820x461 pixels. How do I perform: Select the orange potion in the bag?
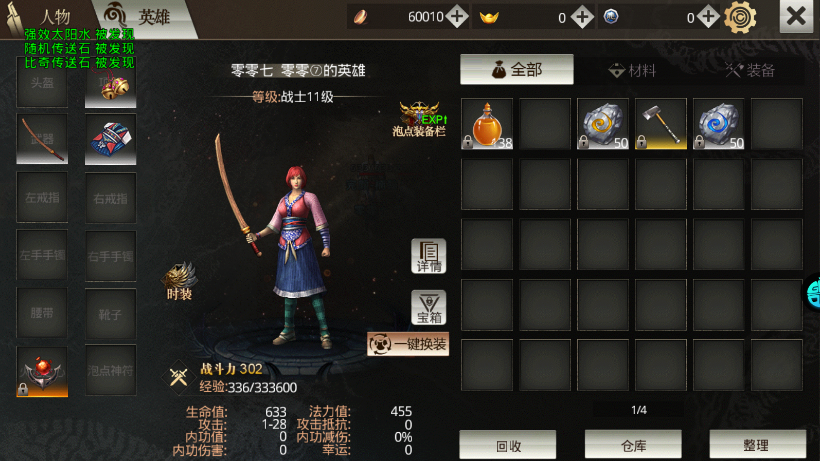[x=487, y=124]
